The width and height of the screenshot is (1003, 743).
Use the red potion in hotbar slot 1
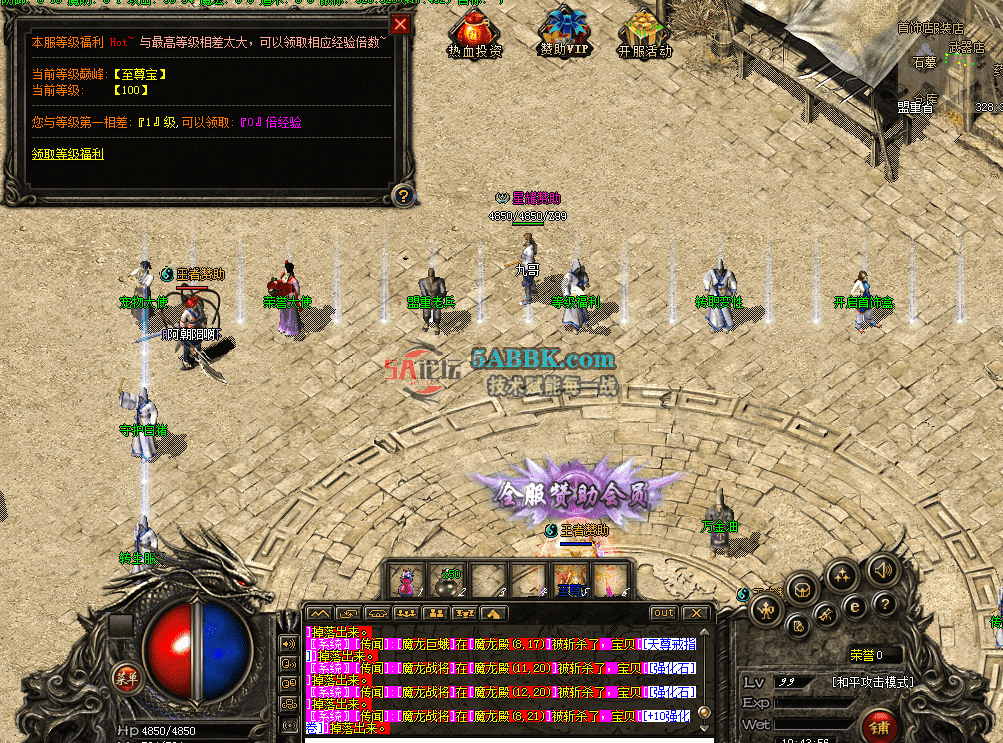(407, 580)
